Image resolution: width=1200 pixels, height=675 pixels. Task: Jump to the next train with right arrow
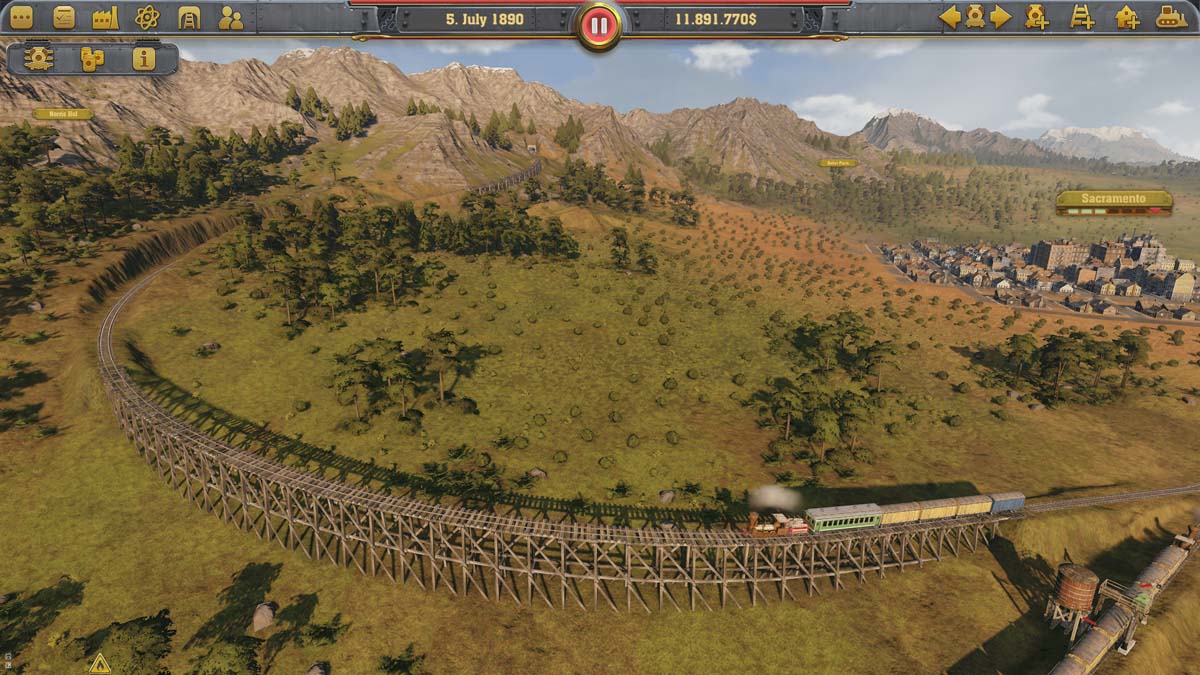pyautogui.click(x=1000, y=17)
